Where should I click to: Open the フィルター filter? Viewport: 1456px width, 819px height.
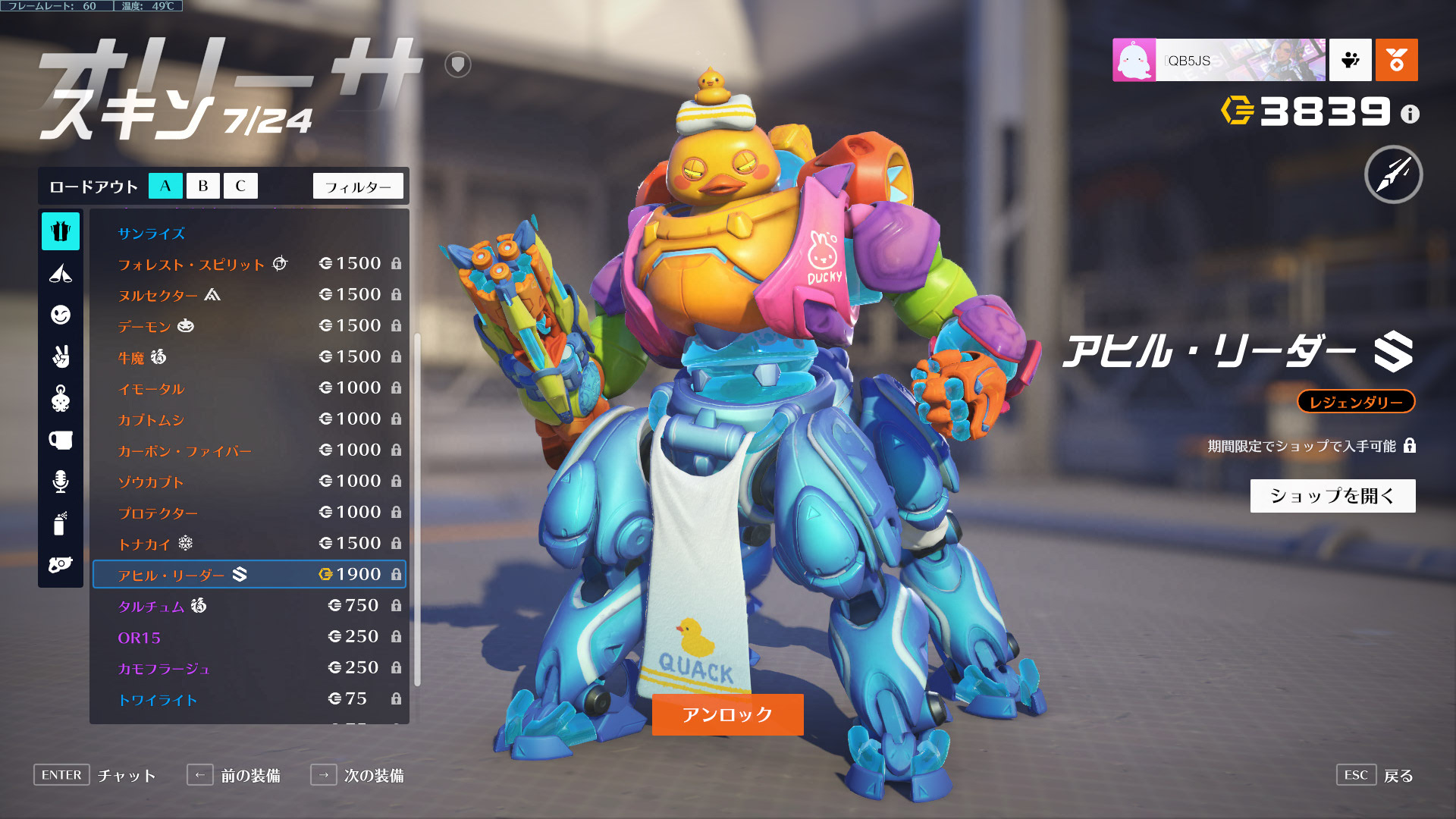click(x=358, y=187)
